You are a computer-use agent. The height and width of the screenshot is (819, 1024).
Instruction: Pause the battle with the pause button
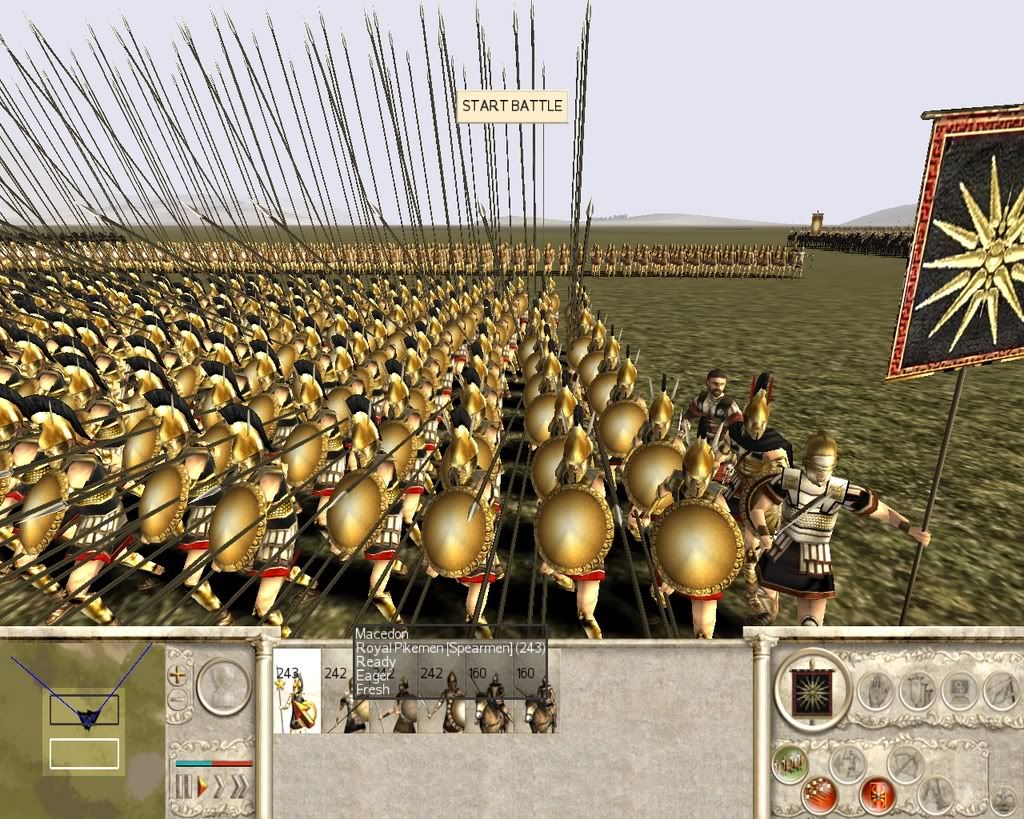pos(183,787)
